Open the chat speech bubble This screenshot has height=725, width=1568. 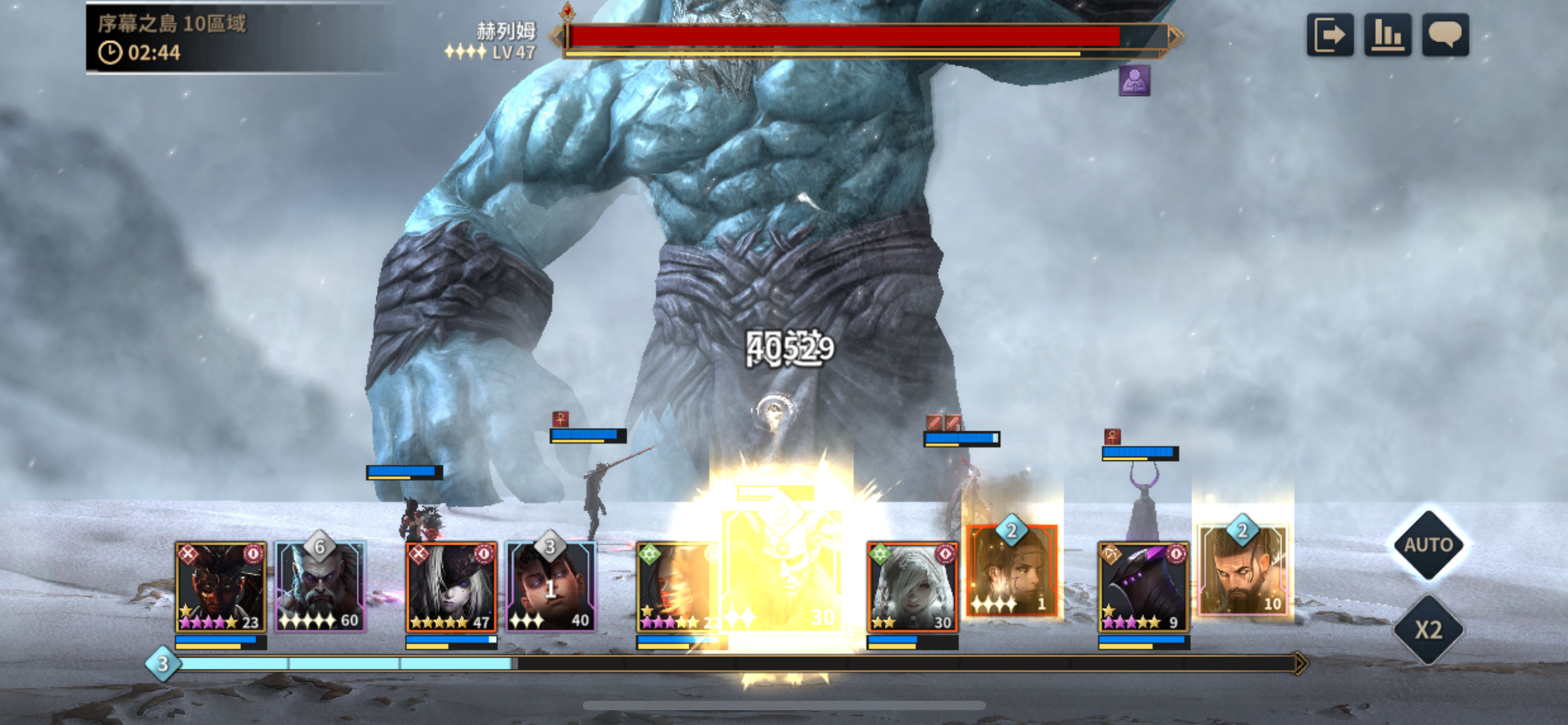click(x=1445, y=35)
